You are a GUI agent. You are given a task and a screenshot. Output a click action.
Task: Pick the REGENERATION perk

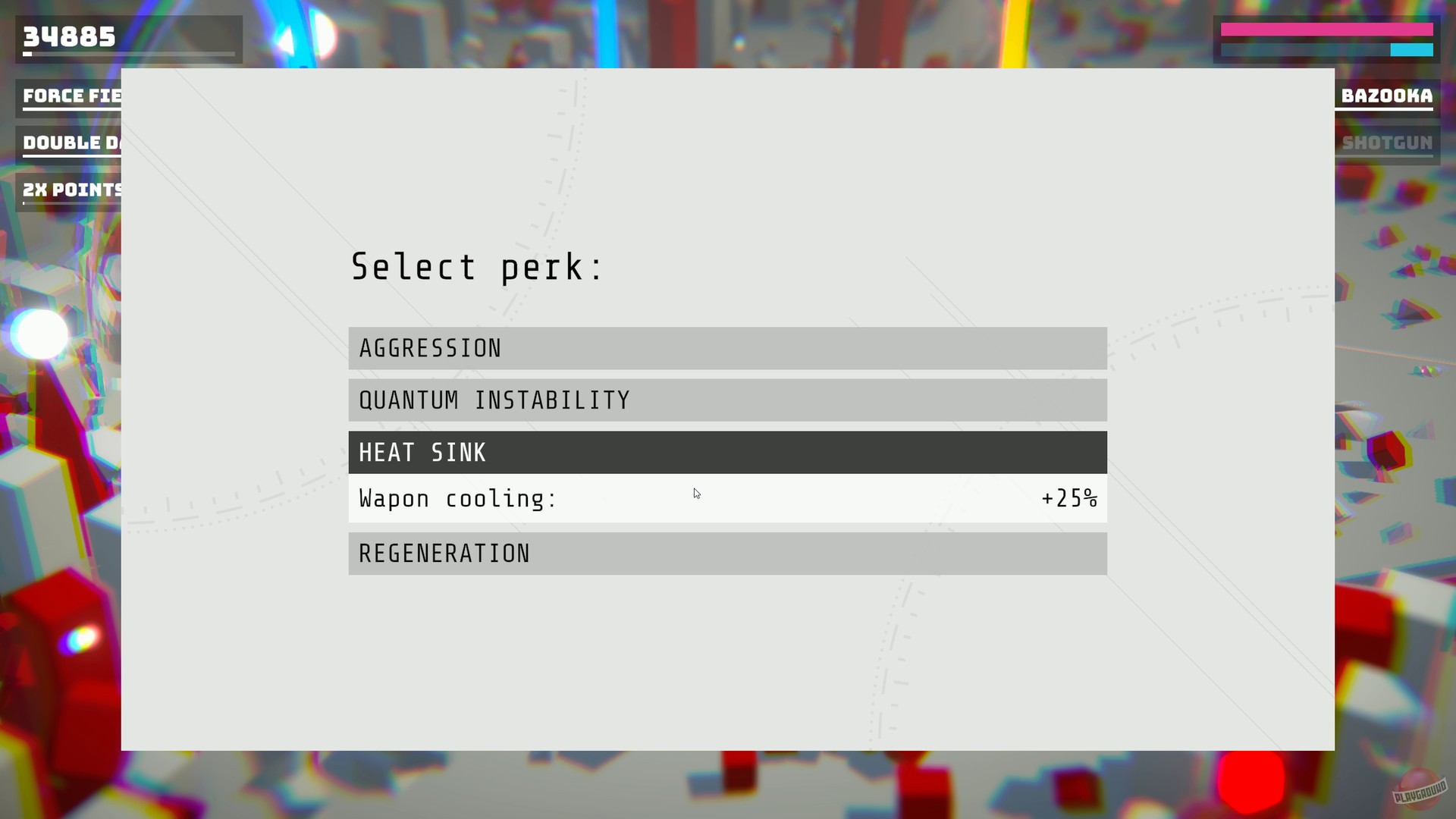(726, 553)
